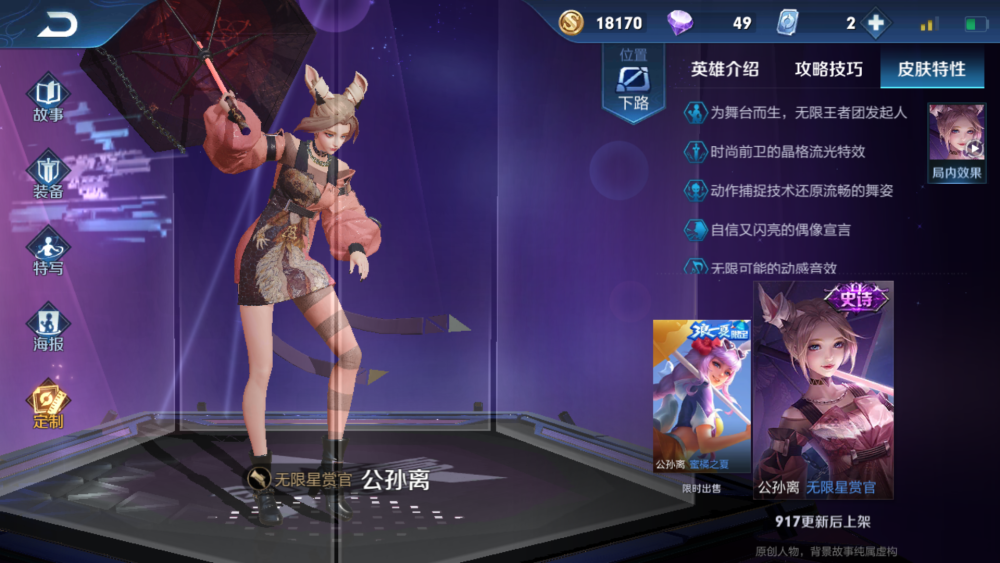Go back using the return arrow
The image size is (1000, 563).
click(57, 25)
